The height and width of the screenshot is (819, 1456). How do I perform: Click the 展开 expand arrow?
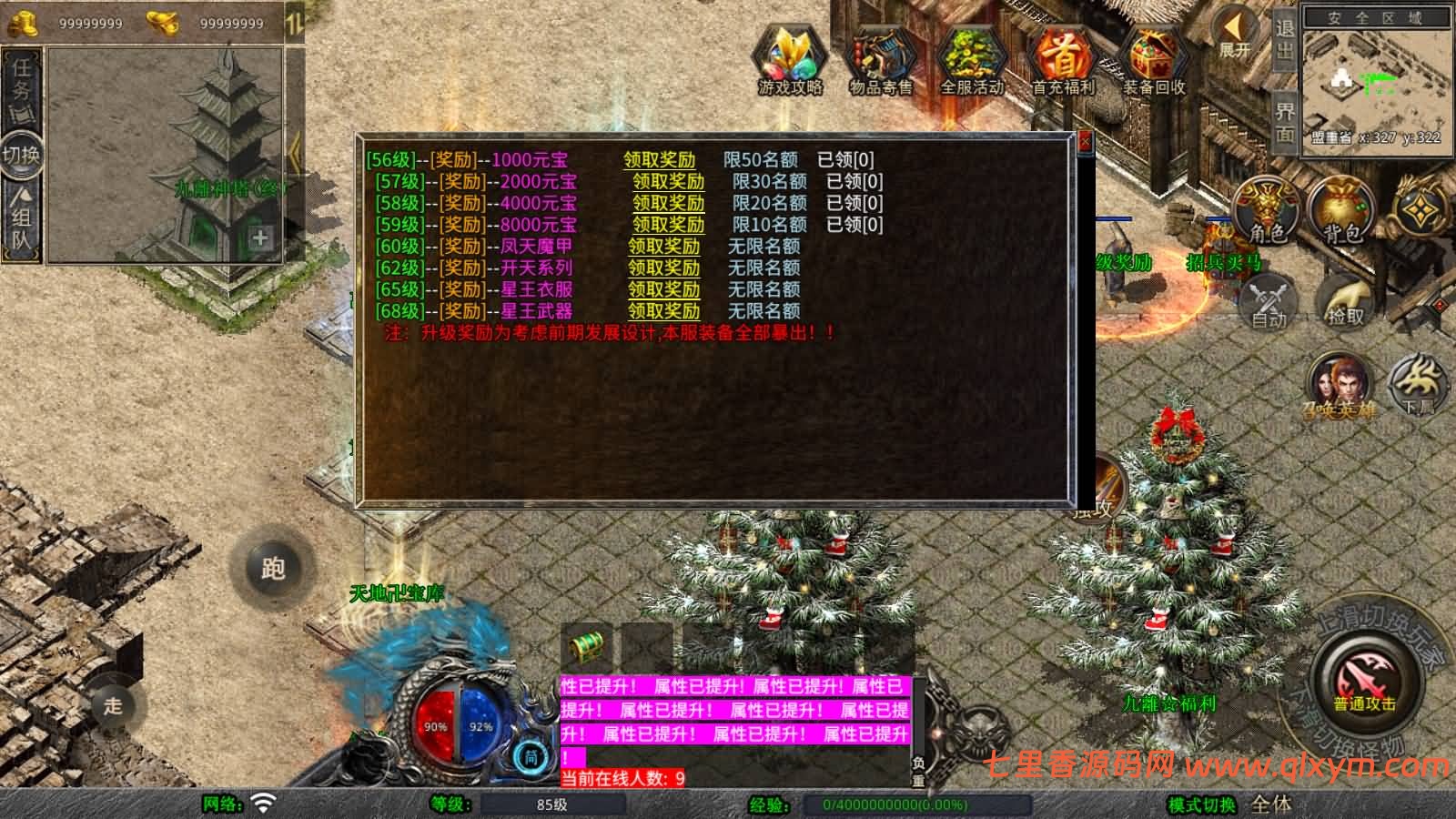(x=1235, y=35)
